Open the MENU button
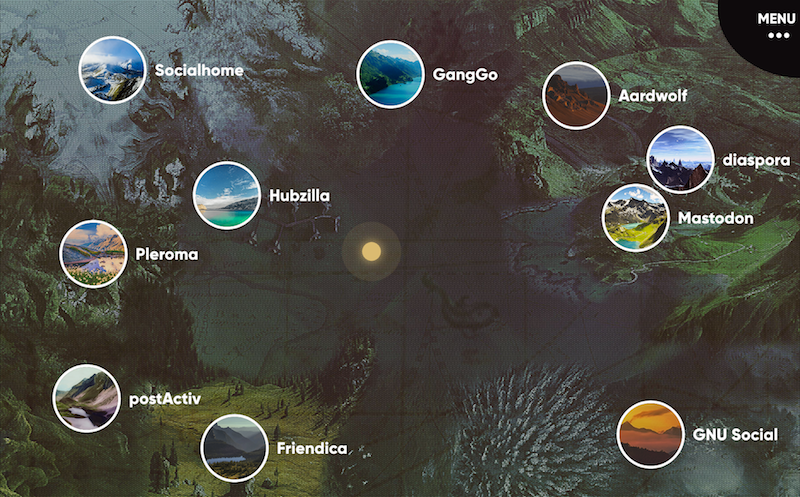 [776, 25]
